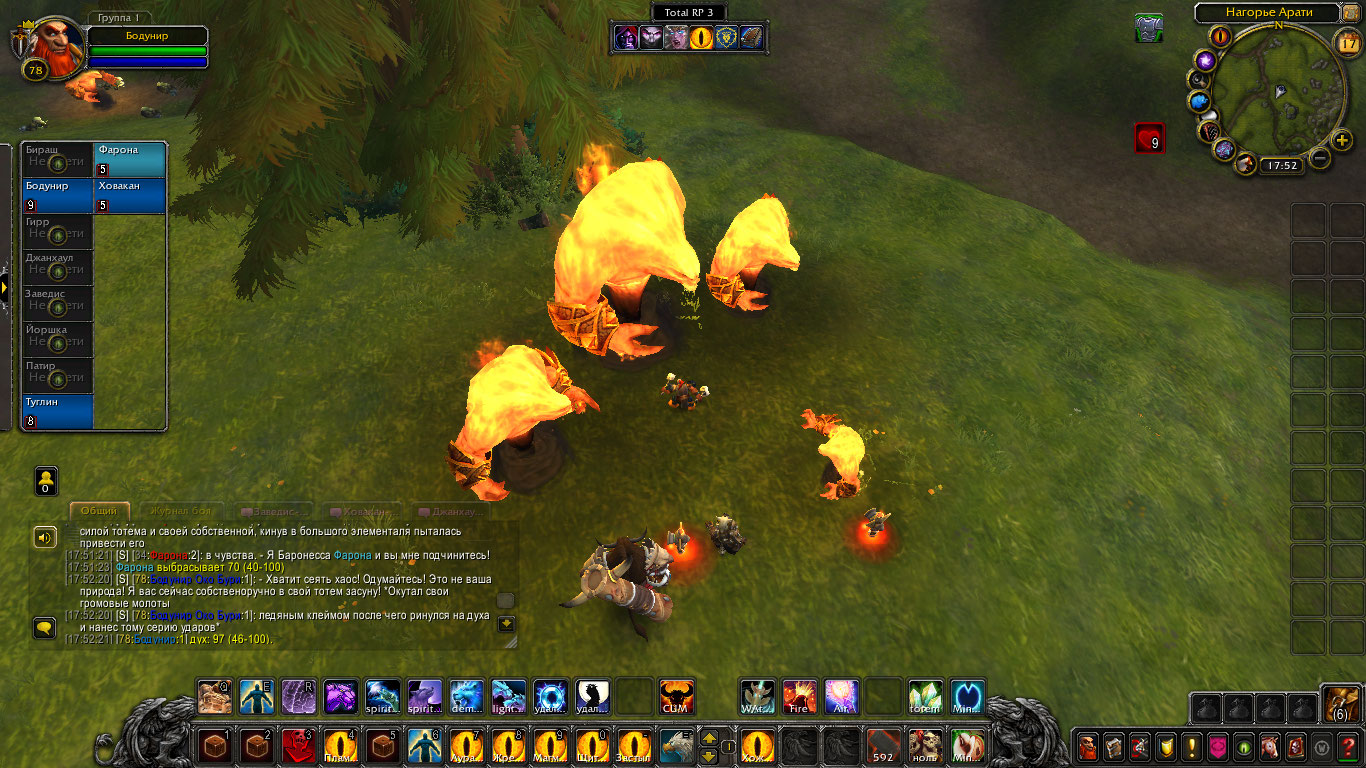Screen dimensions: 1366x768
Task: Open the red question mark help button
Action: 1346,747
